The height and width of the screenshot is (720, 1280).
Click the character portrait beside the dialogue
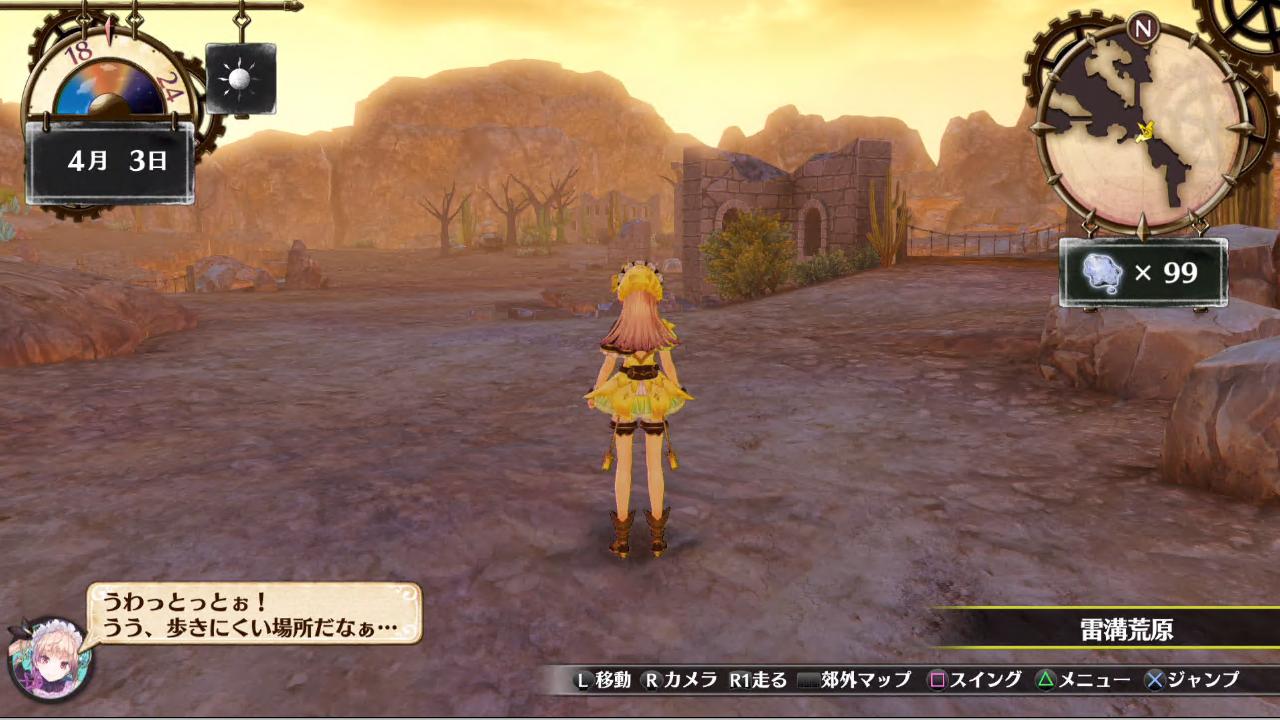(50, 657)
